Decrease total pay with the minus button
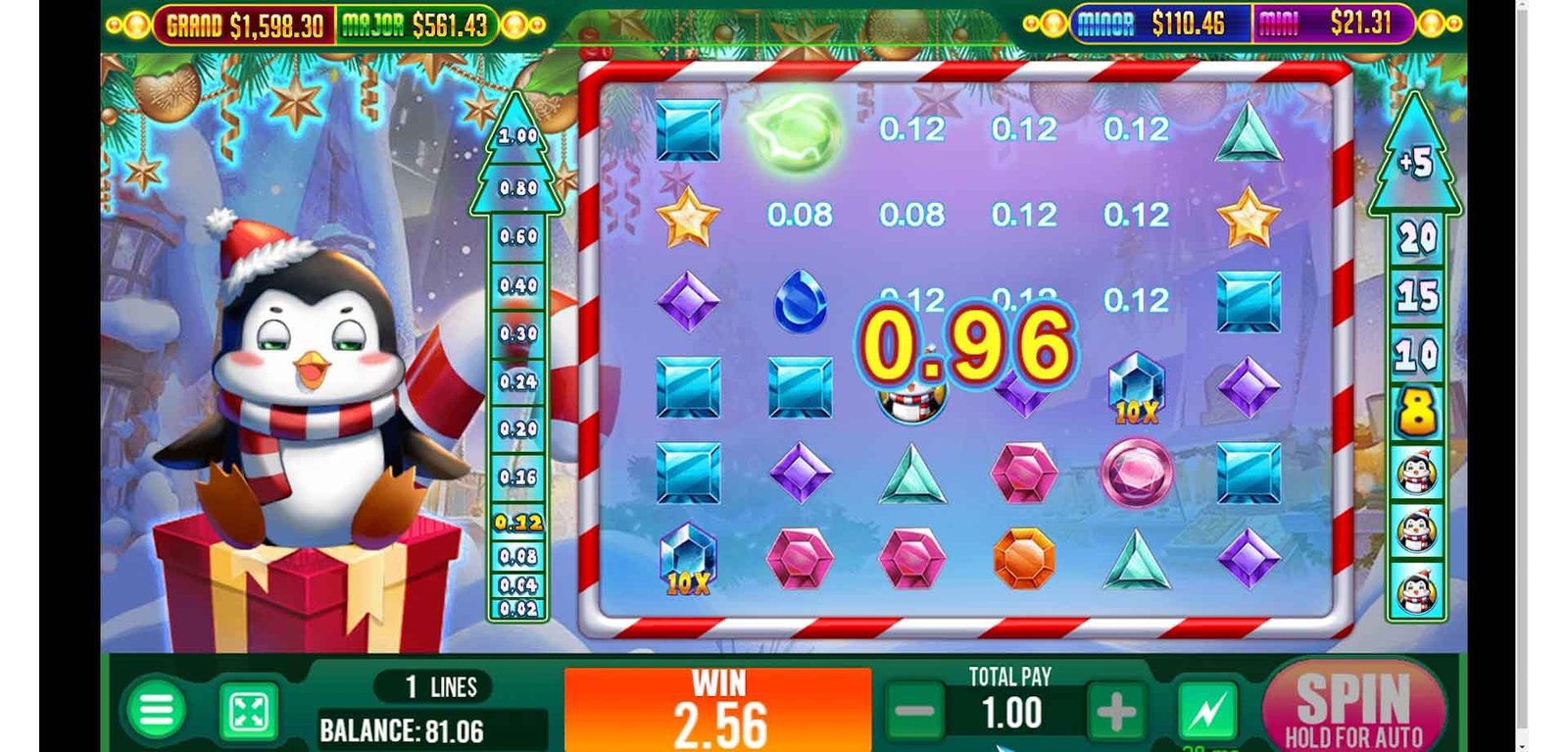1568x752 pixels. coord(915,713)
